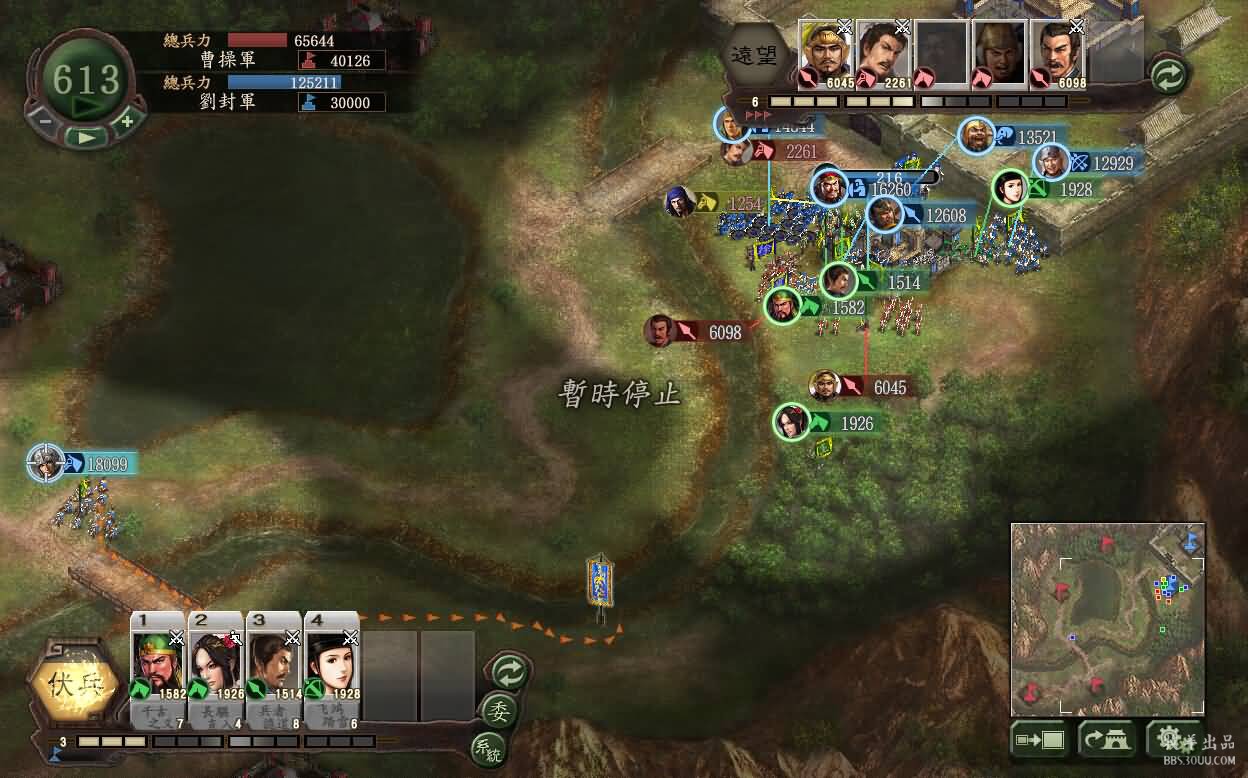Screen dimensions: 1248x778
Task: Decrease battle speed with the minus button
Action: (45, 122)
